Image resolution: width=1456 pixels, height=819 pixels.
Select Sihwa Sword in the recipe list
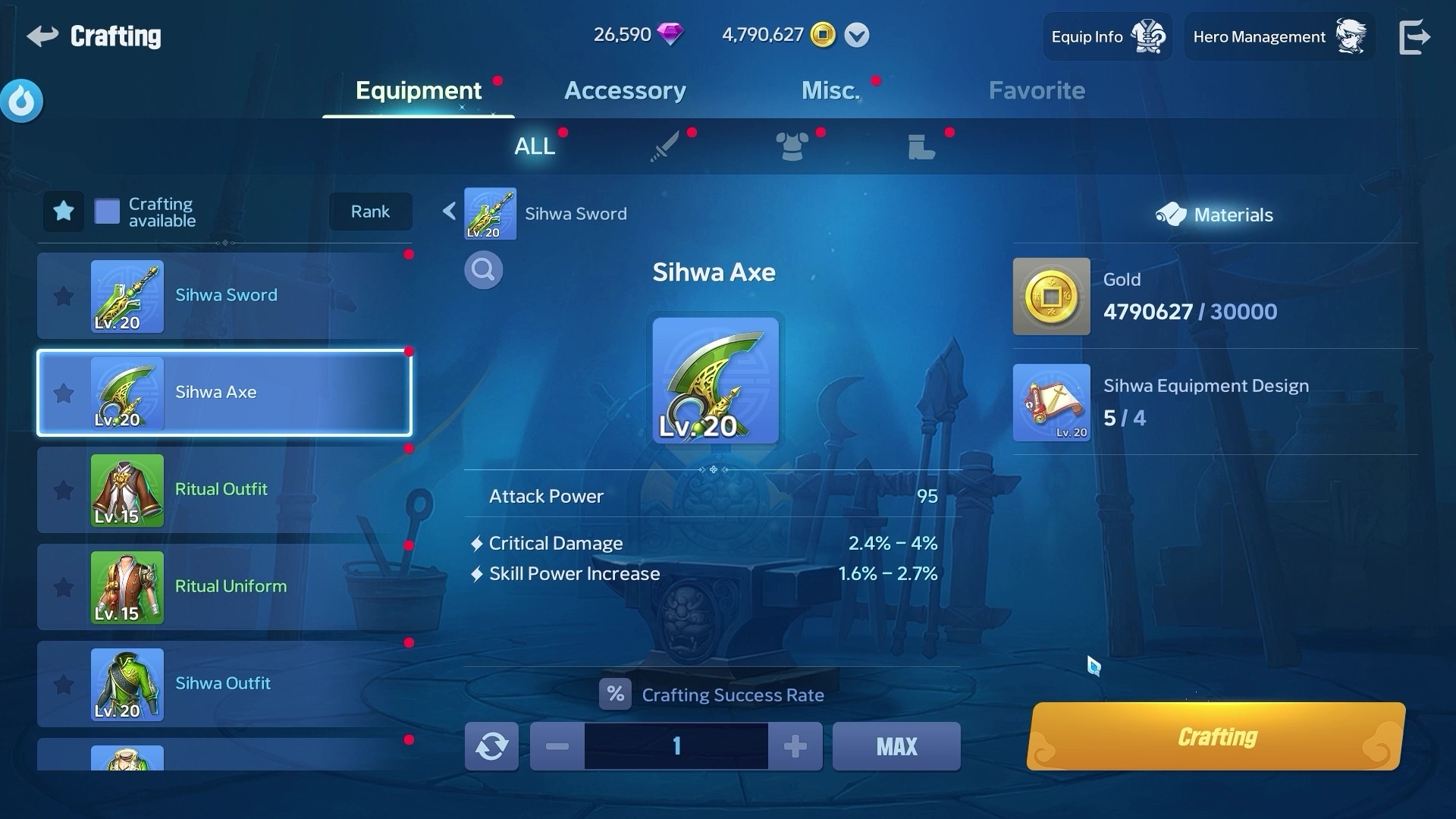pyautogui.click(x=224, y=296)
